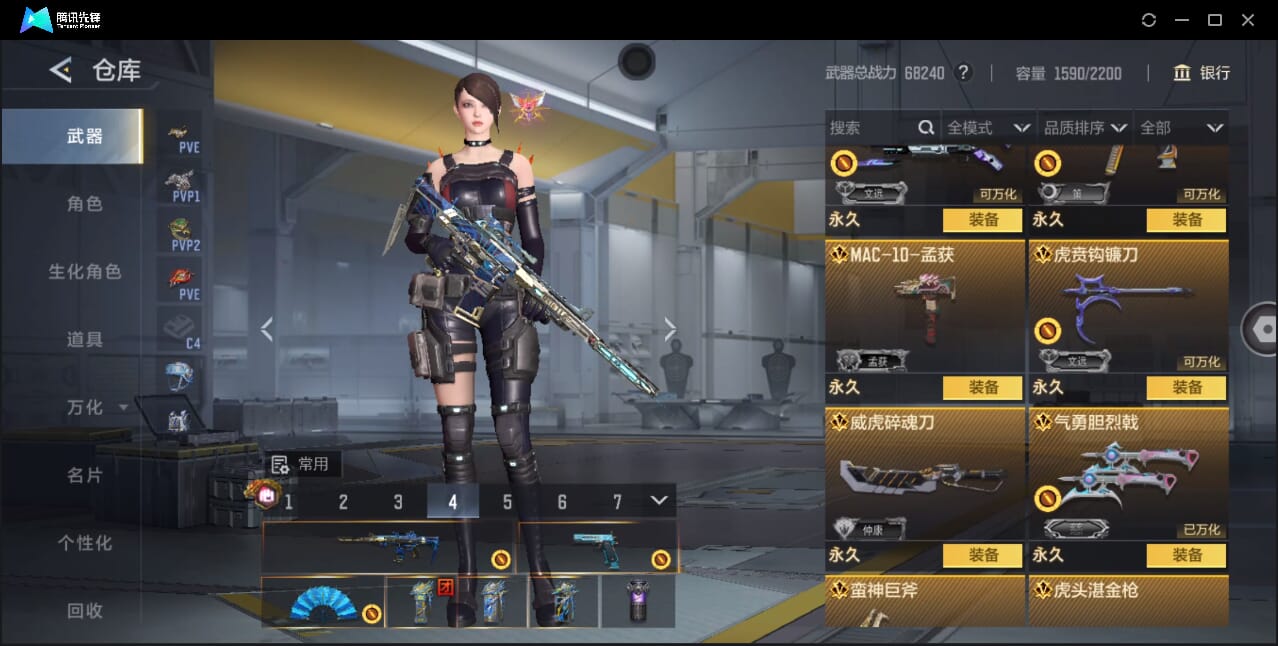This screenshot has height=646, width=1278.
Task: Equip the 虎贲钩镰刀 weapon
Action: point(1186,387)
